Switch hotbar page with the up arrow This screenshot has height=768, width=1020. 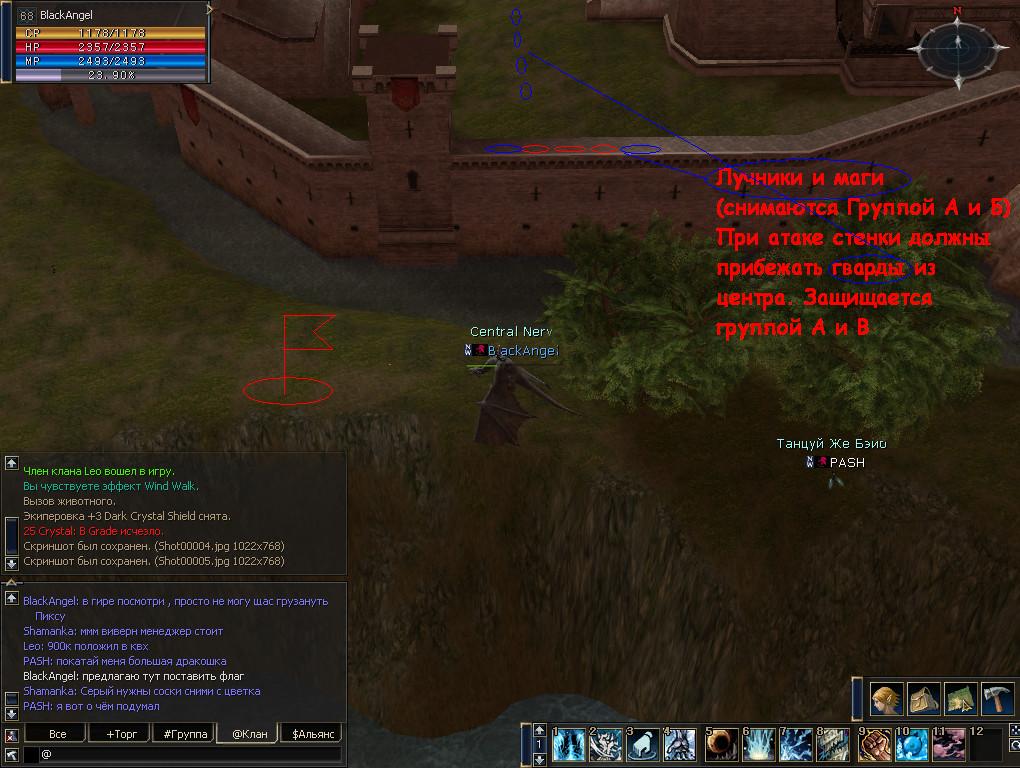pos(541,730)
